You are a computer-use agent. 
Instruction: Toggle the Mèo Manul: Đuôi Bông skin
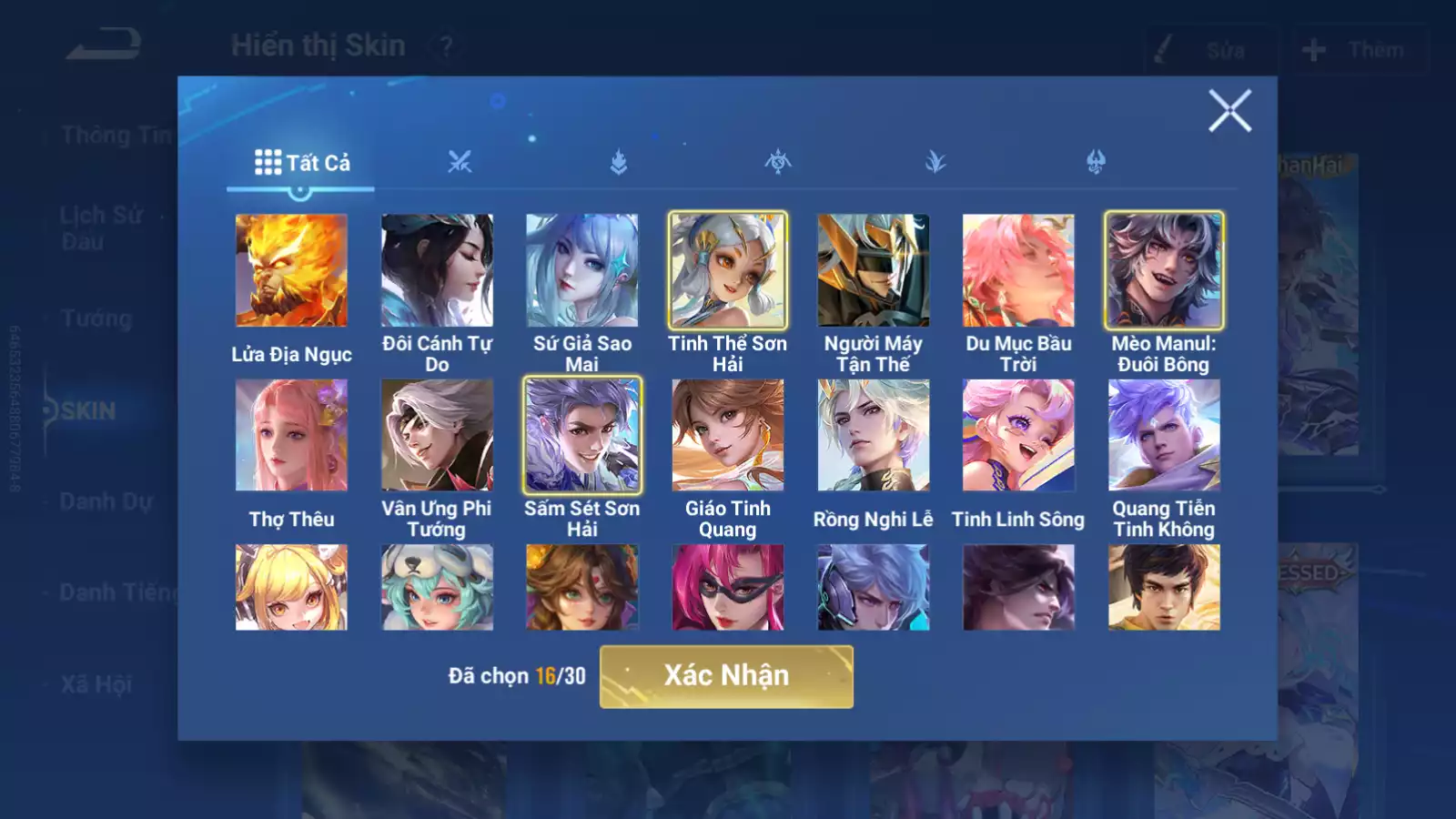1164,270
